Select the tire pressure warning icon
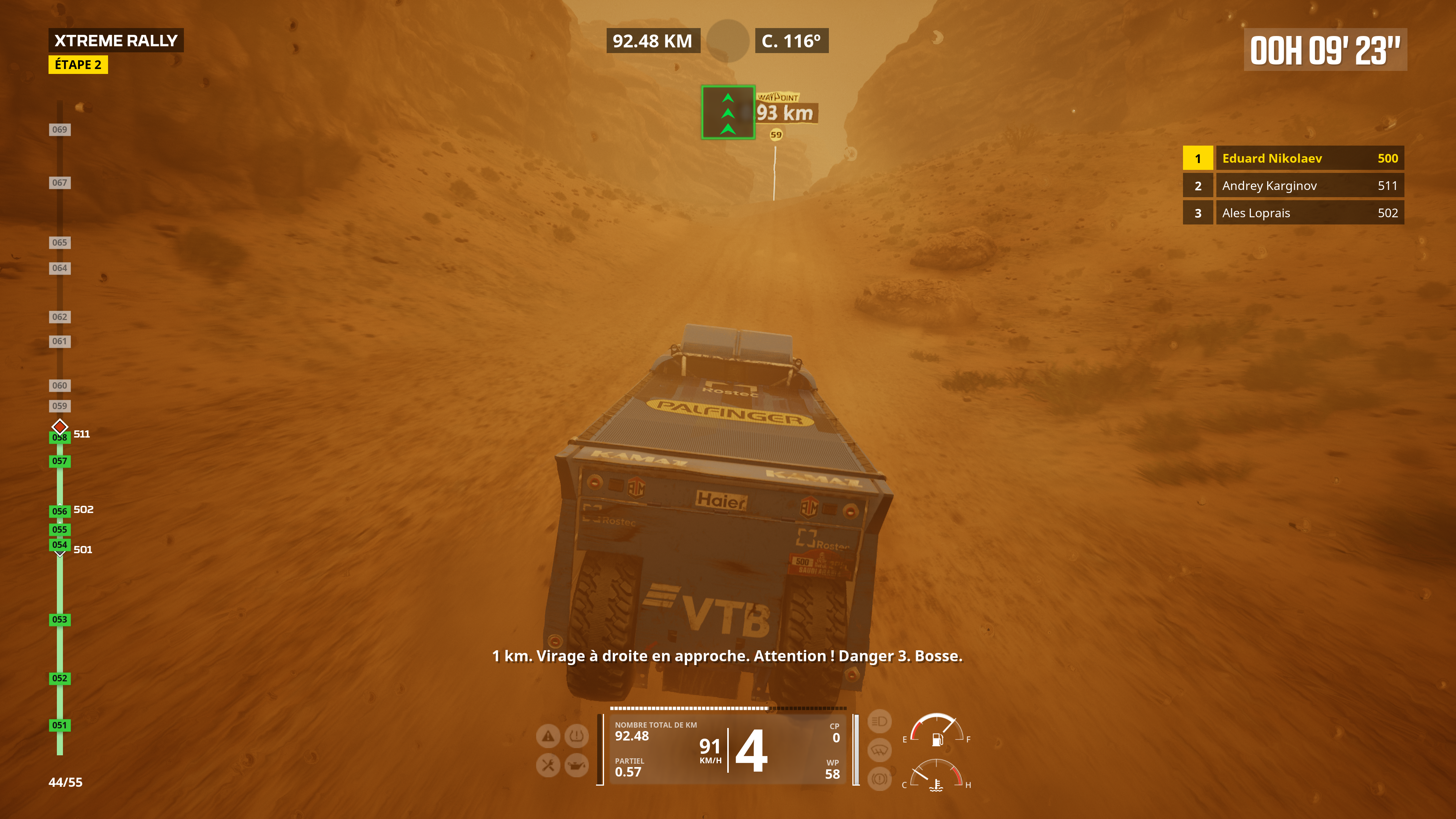Viewport: 1456px width, 819px height. [x=576, y=736]
